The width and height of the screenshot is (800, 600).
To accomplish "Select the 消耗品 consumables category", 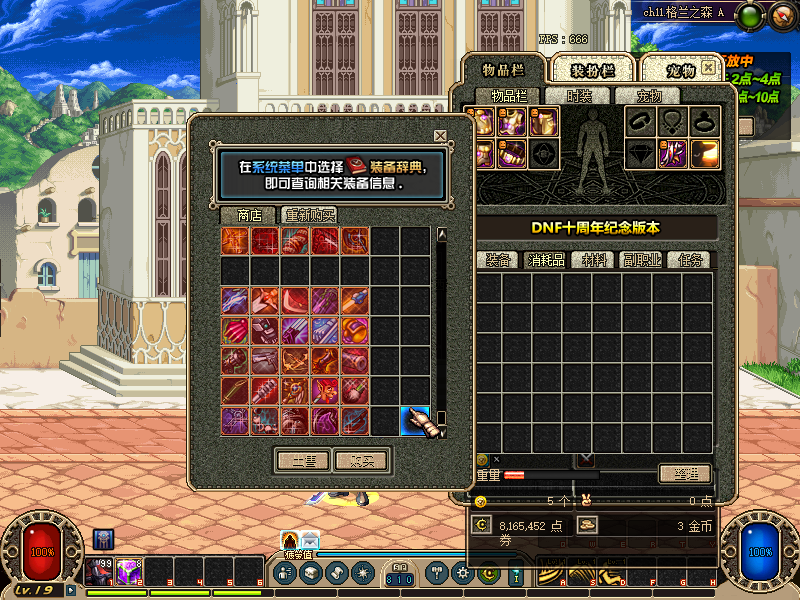I will [547, 260].
